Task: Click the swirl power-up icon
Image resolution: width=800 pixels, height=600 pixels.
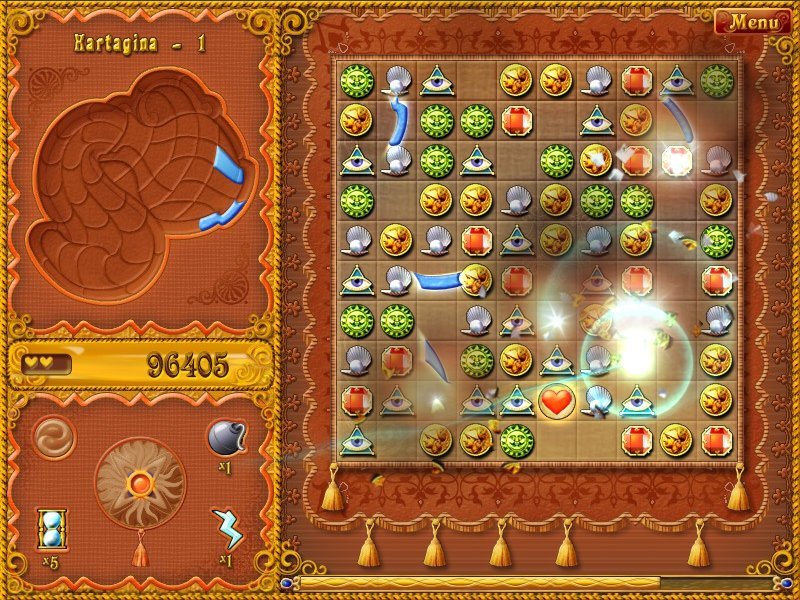Action: pos(51,437)
